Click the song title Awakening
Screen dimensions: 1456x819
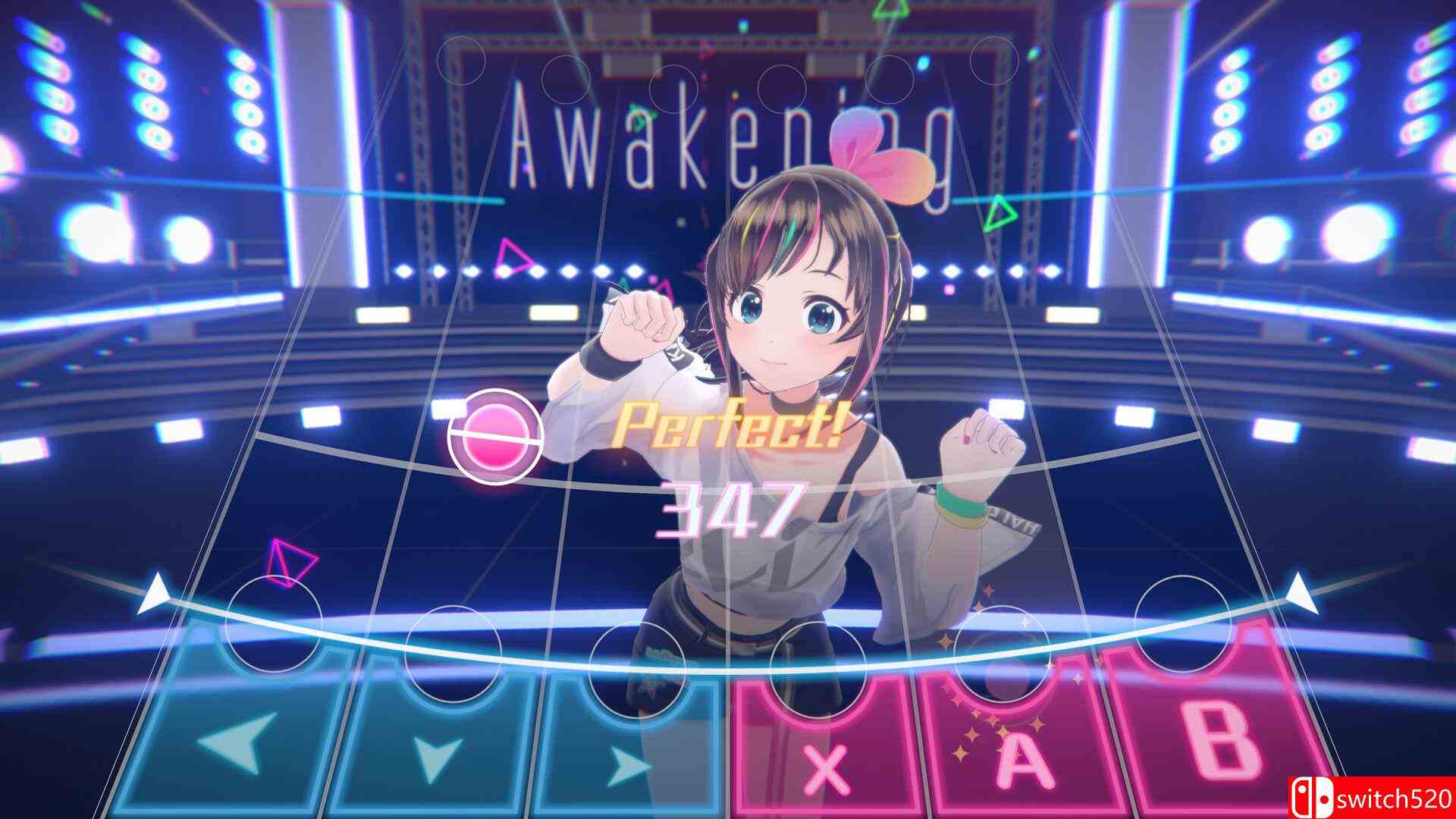pyautogui.click(x=728, y=144)
